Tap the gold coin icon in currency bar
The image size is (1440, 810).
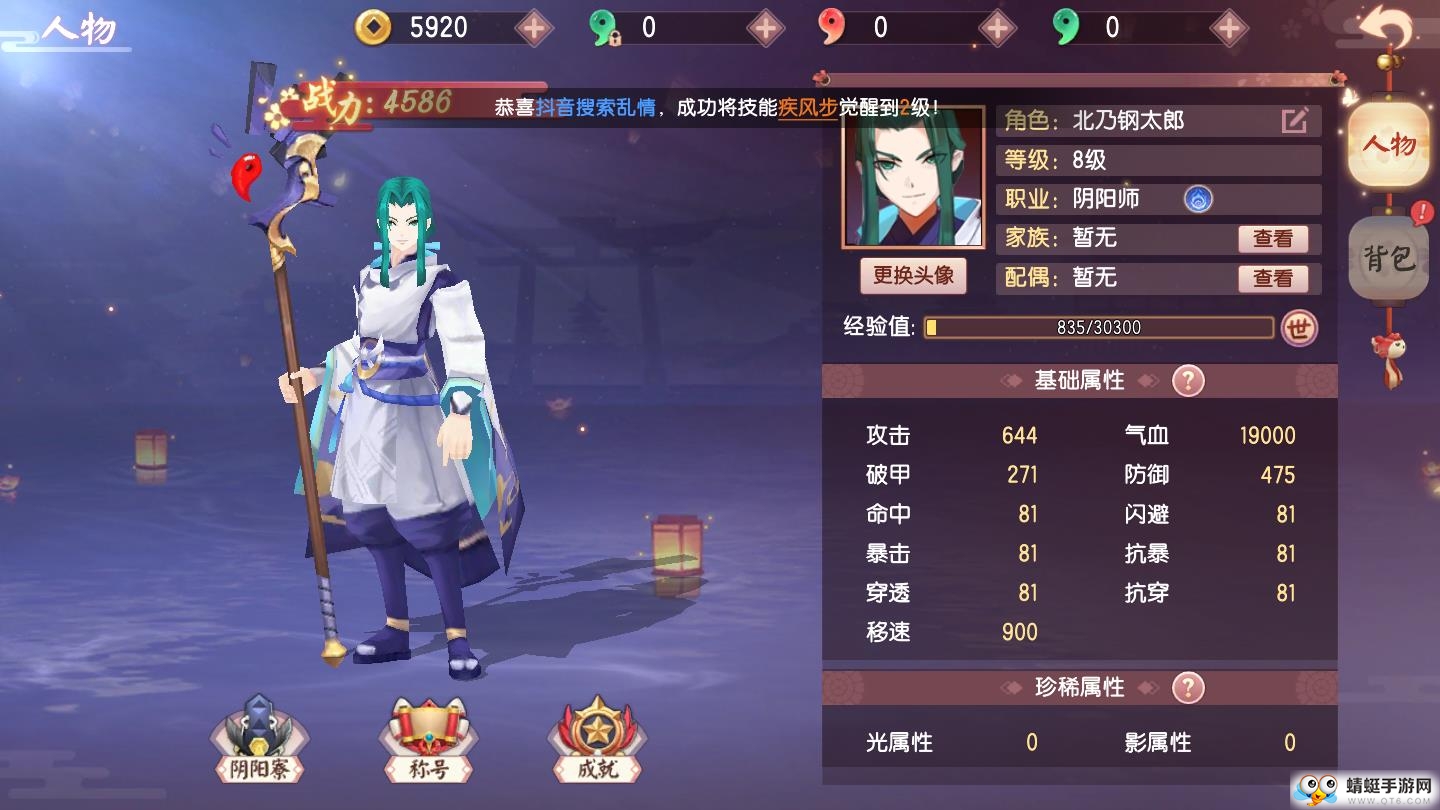coord(375,27)
